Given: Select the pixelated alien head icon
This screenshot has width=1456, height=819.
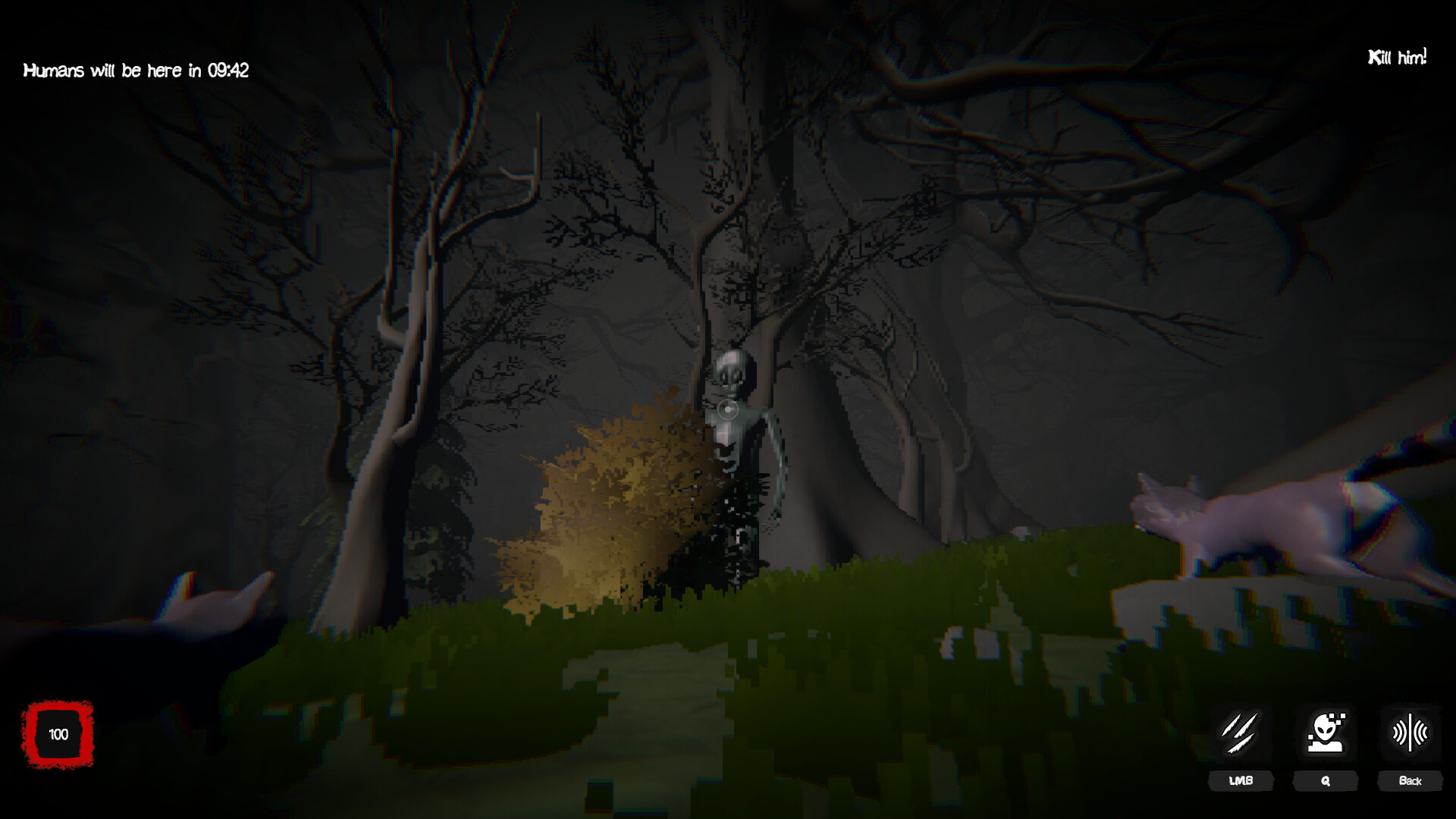Looking at the screenshot, I should 1326,734.
